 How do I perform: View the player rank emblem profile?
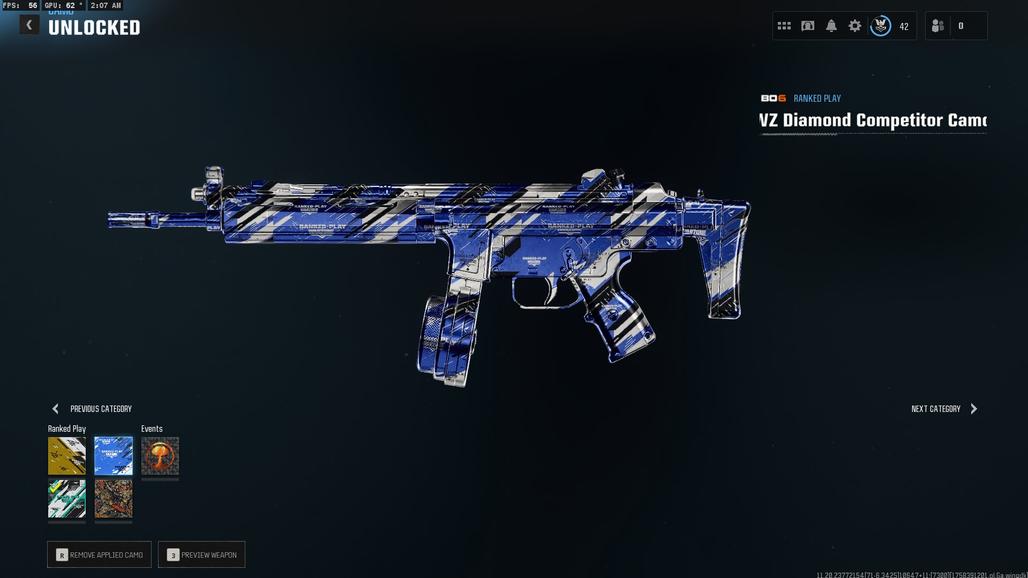(x=881, y=26)
